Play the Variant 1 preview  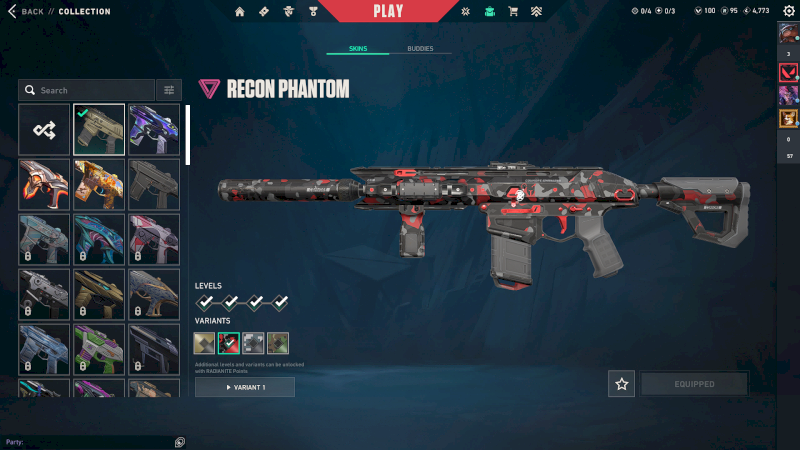pos(245,387)
